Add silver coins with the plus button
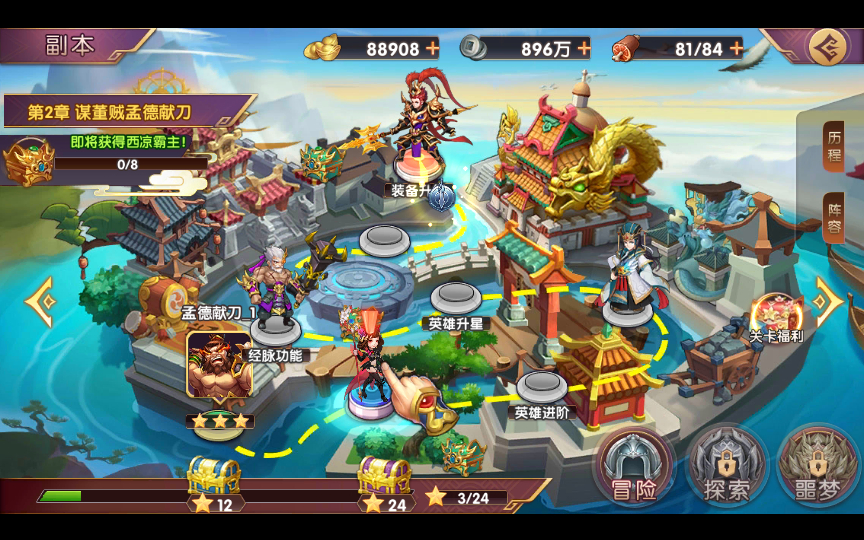864x540 pixels. tap(583, 48)
